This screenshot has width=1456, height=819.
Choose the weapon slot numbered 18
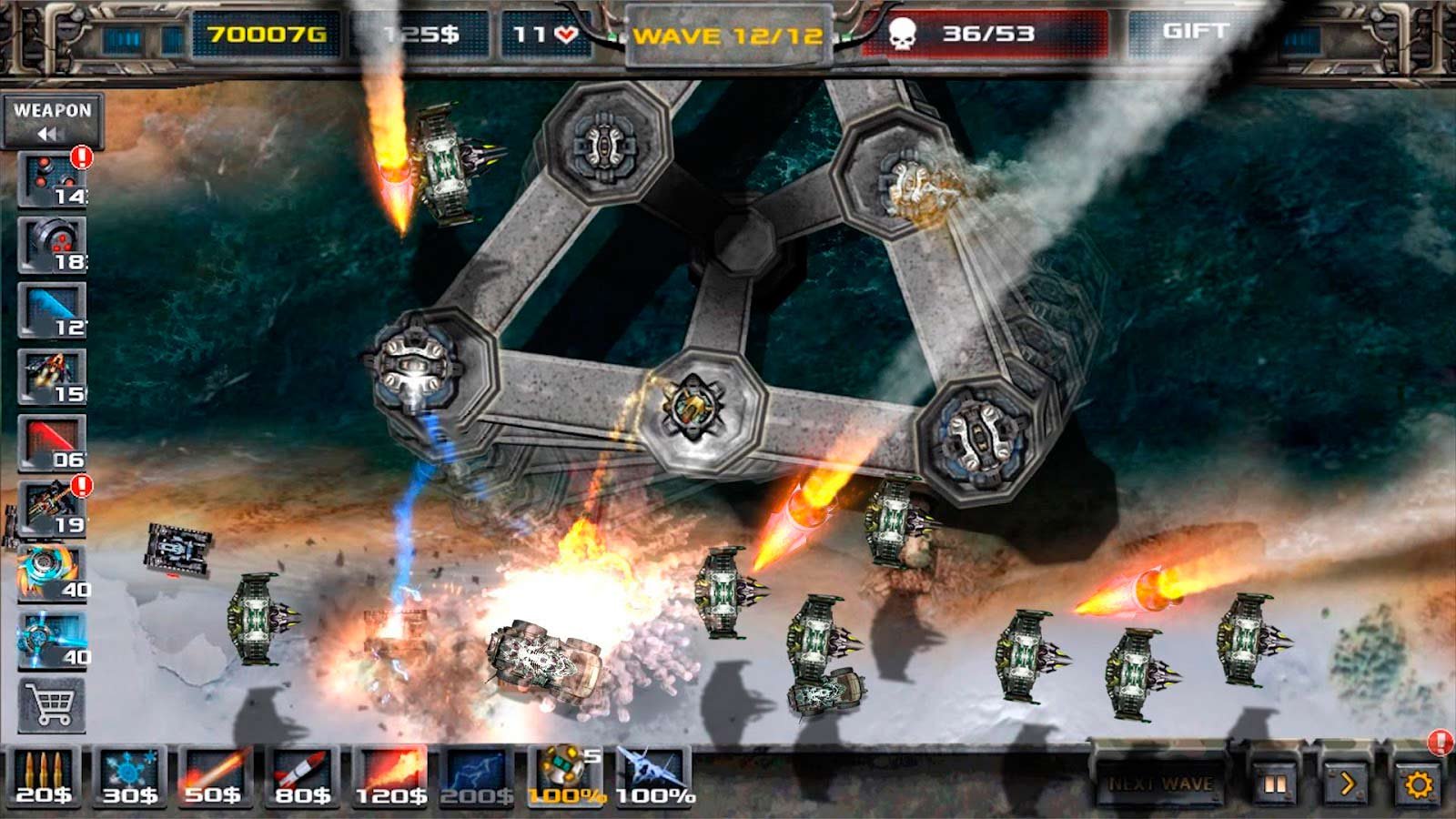coord(52,246)
